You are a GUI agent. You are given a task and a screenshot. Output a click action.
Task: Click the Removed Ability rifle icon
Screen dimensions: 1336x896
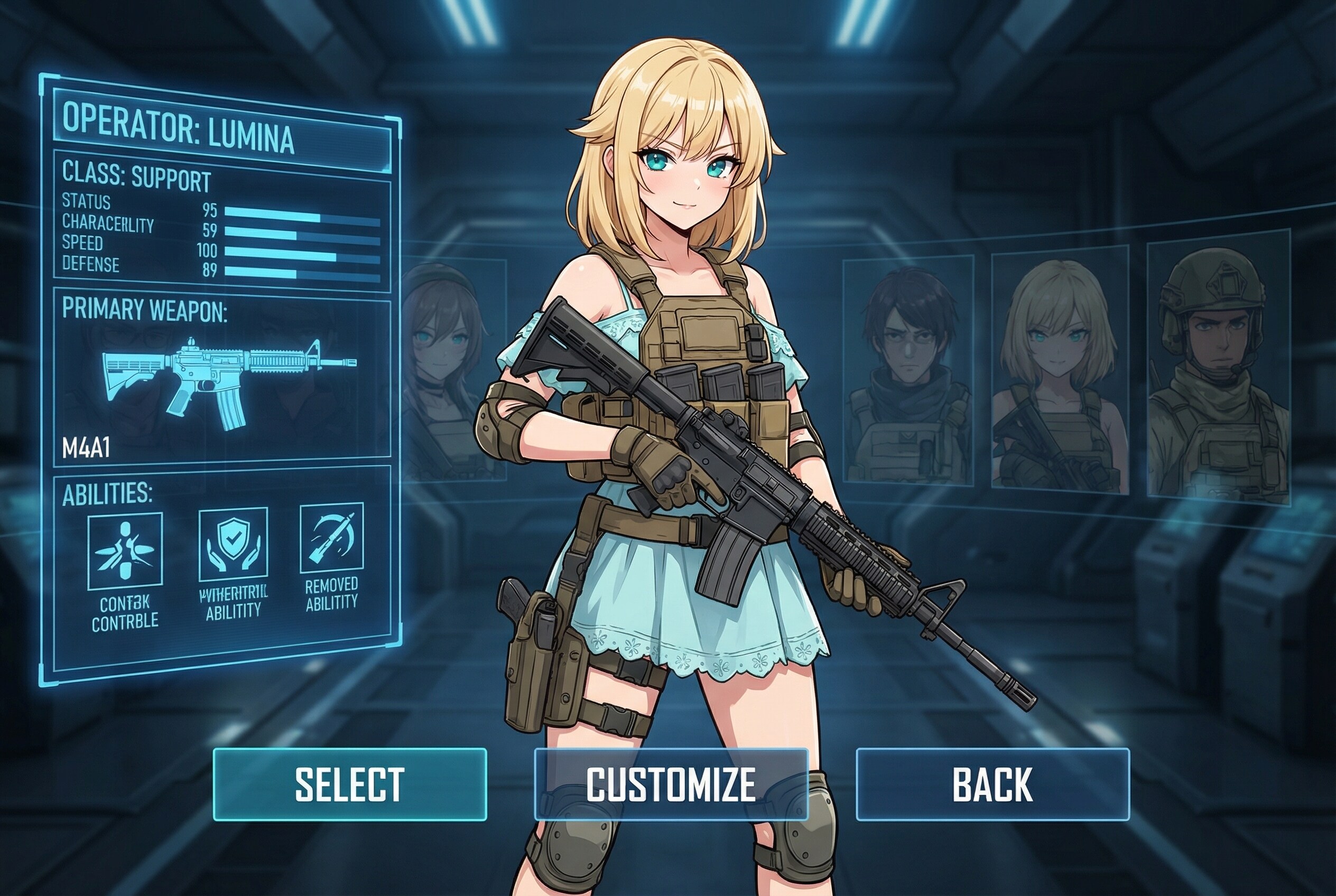pos(331,538)
